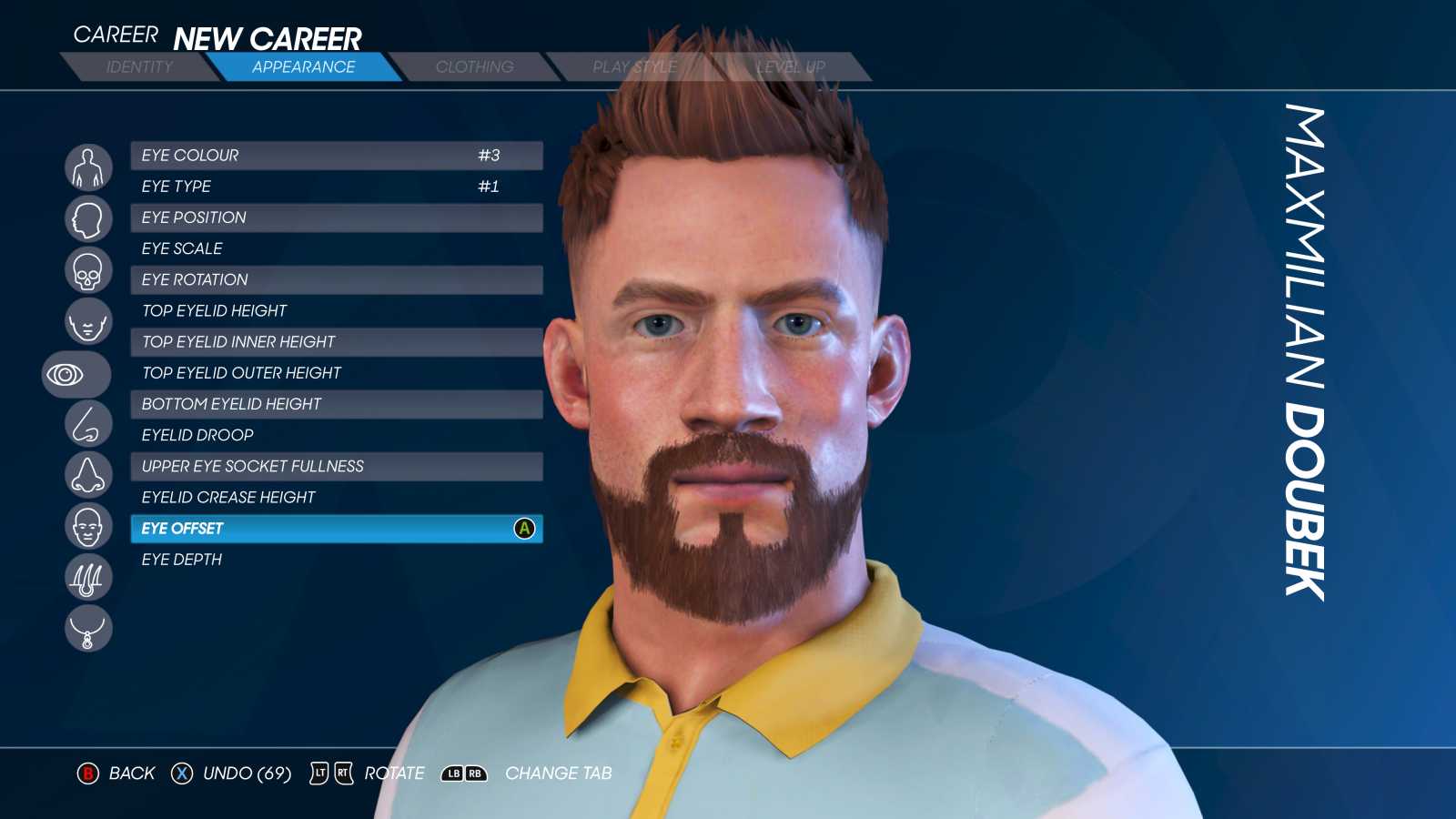Switch to the CLOTHING tab
1456x819 pixels.
[475, 66]
